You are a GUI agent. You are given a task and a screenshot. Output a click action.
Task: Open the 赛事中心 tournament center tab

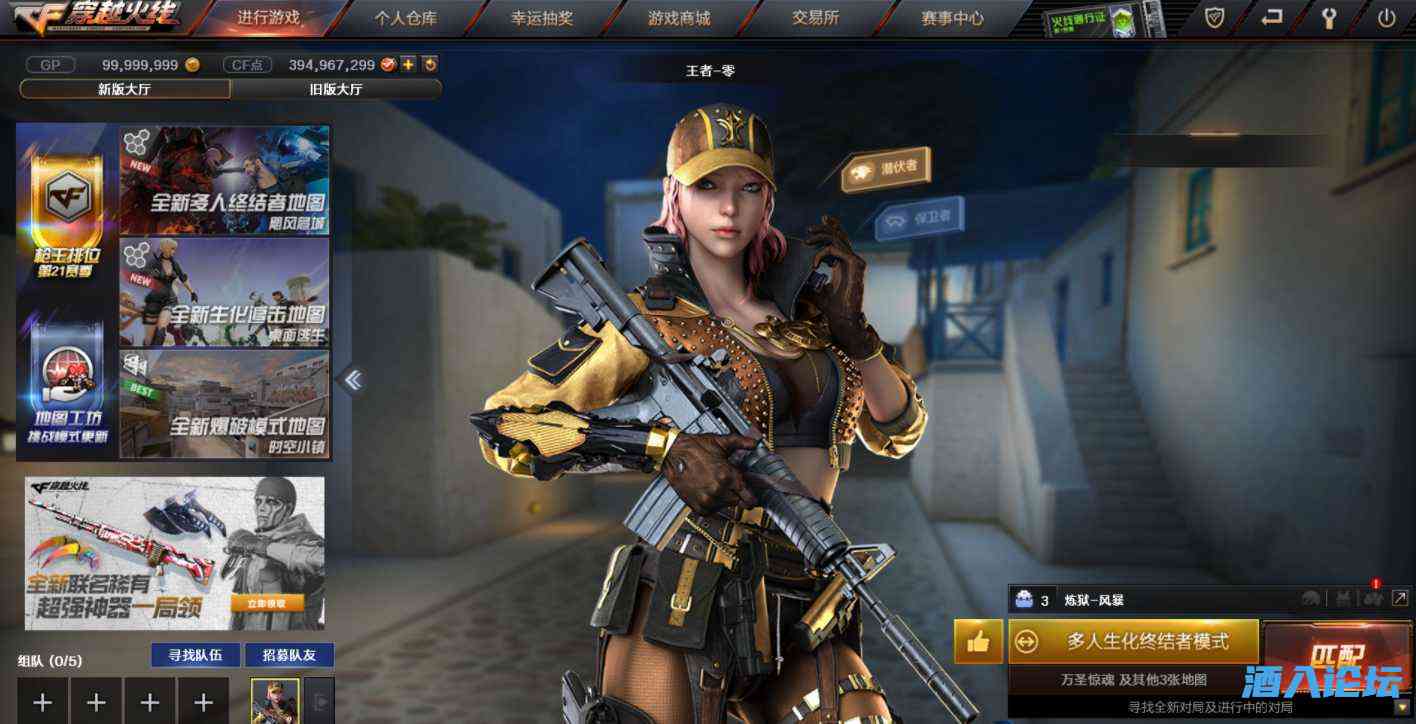(952, 18)
